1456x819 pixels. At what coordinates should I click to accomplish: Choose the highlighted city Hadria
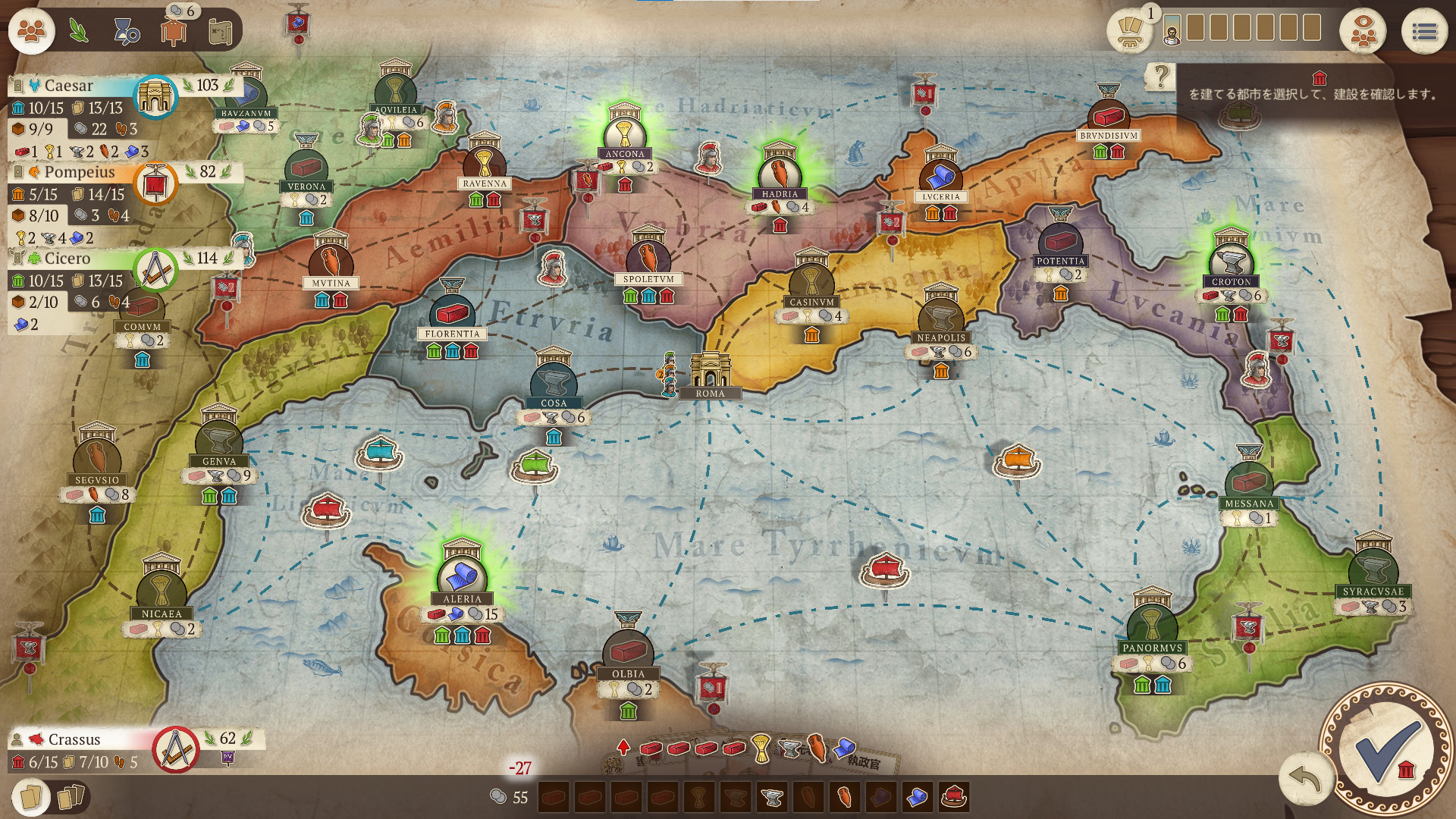point(780,174)
